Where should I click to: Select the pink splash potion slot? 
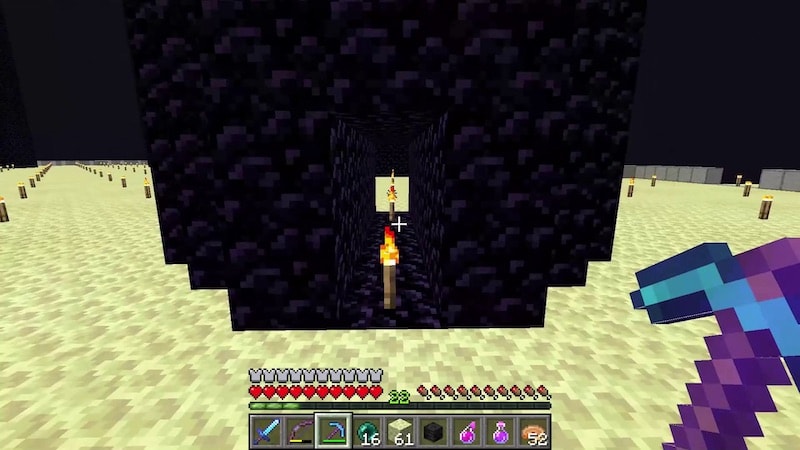467,431
